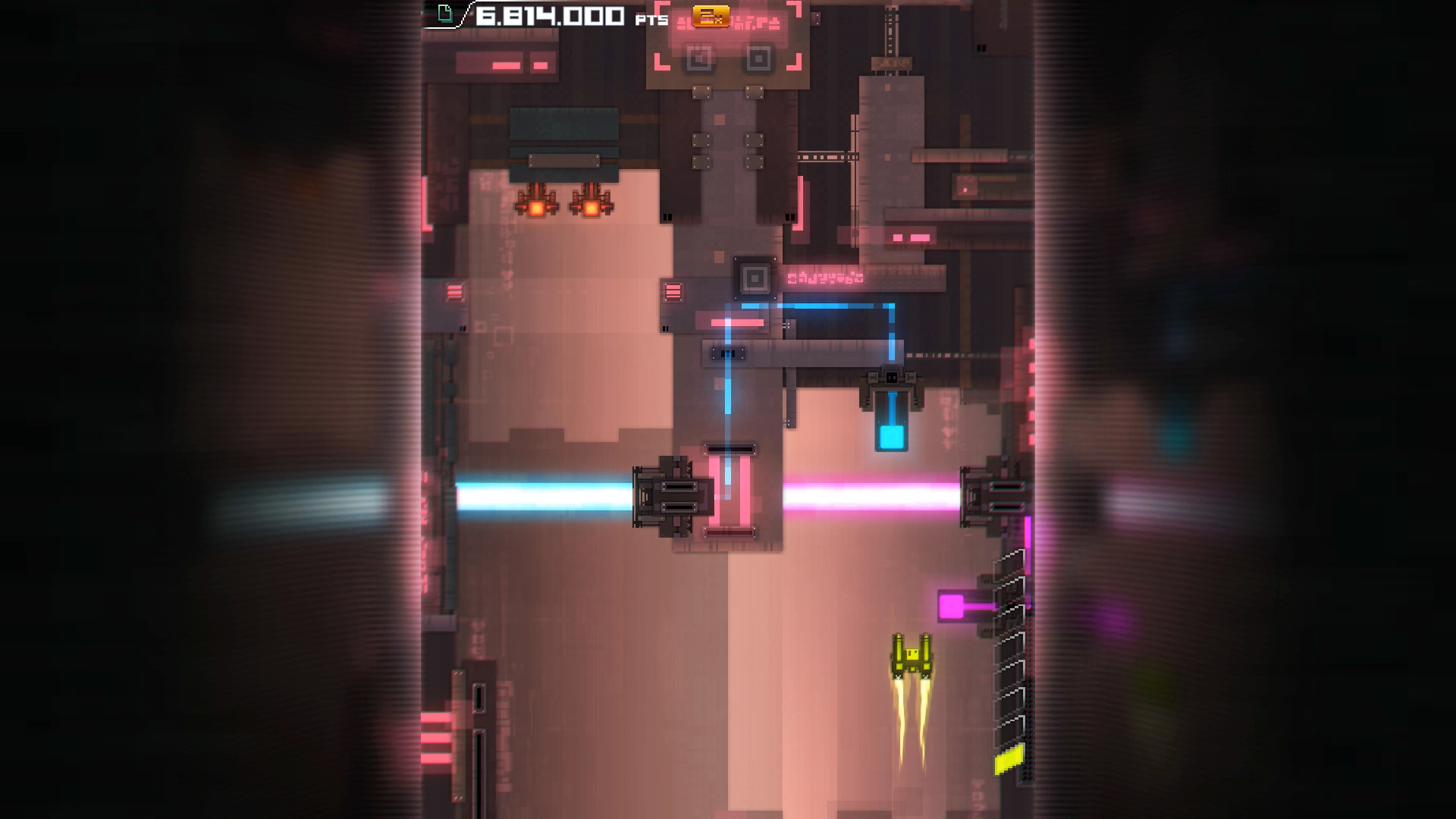Select the left laser emitter cannon
Image resolution: width=1456 pixels, height=819 pixels.
tap(671, 498)
